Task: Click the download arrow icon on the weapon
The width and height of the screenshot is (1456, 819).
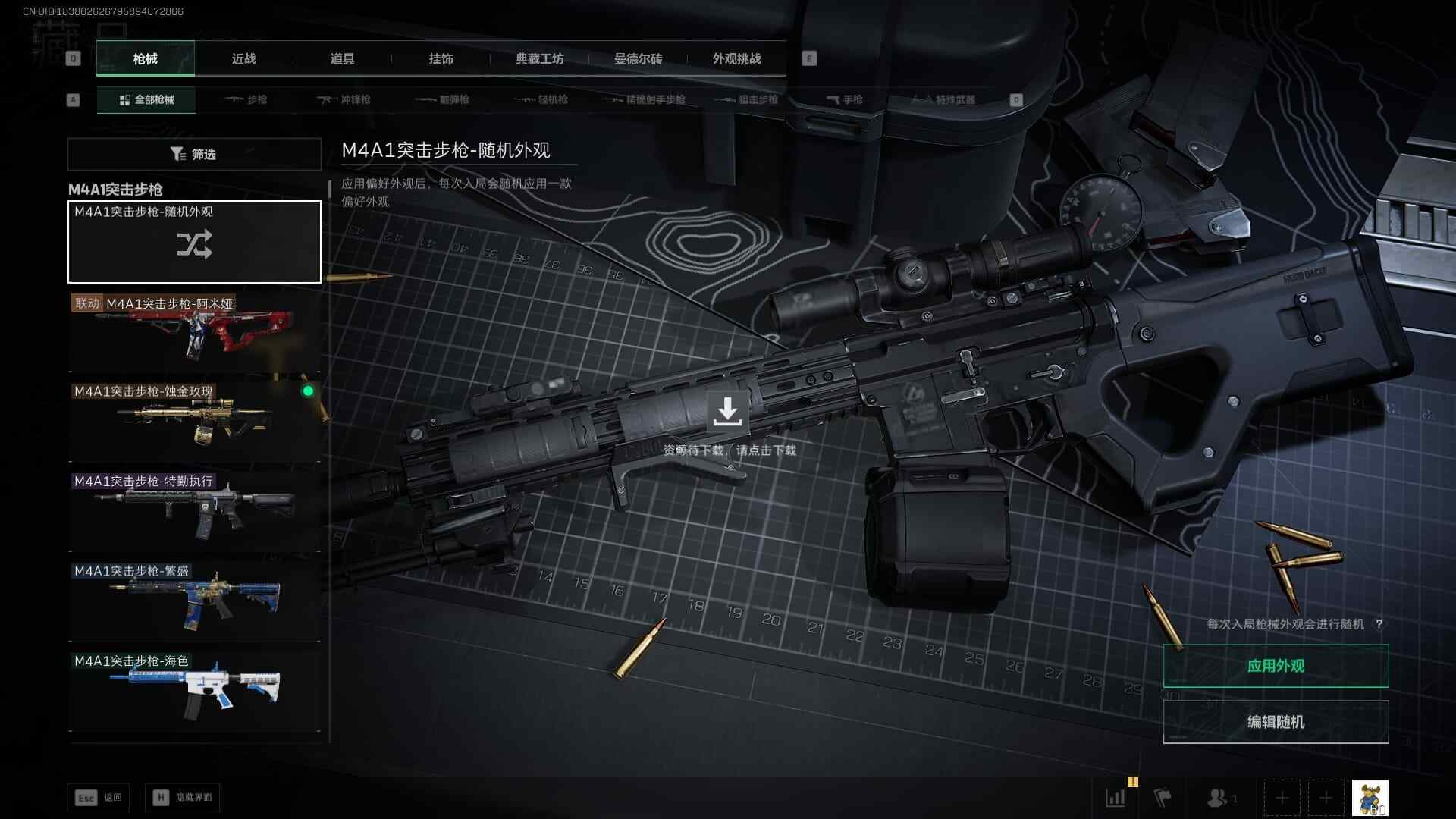Action: pos(727,411)
